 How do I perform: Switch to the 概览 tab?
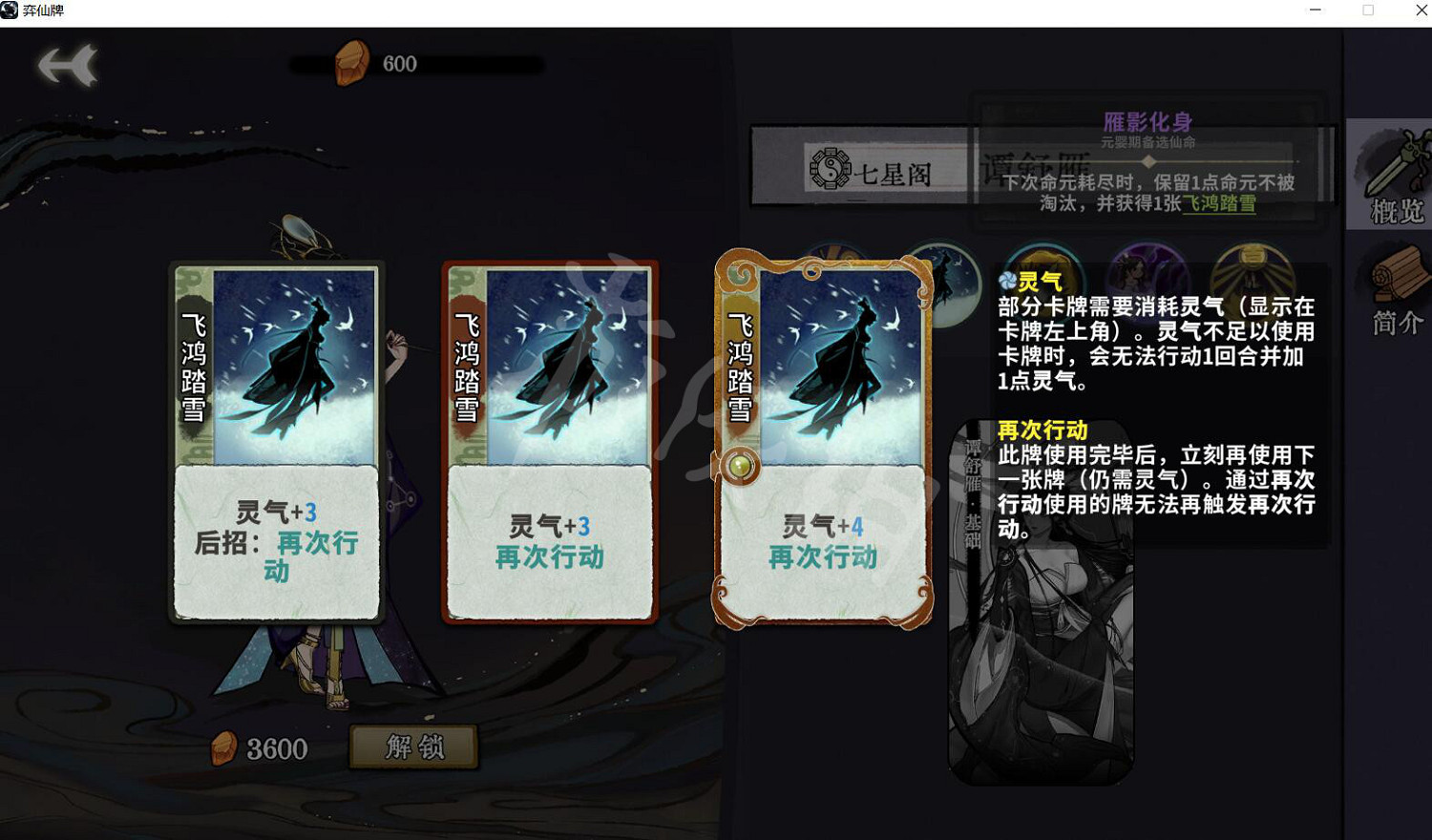[1395, 212]
